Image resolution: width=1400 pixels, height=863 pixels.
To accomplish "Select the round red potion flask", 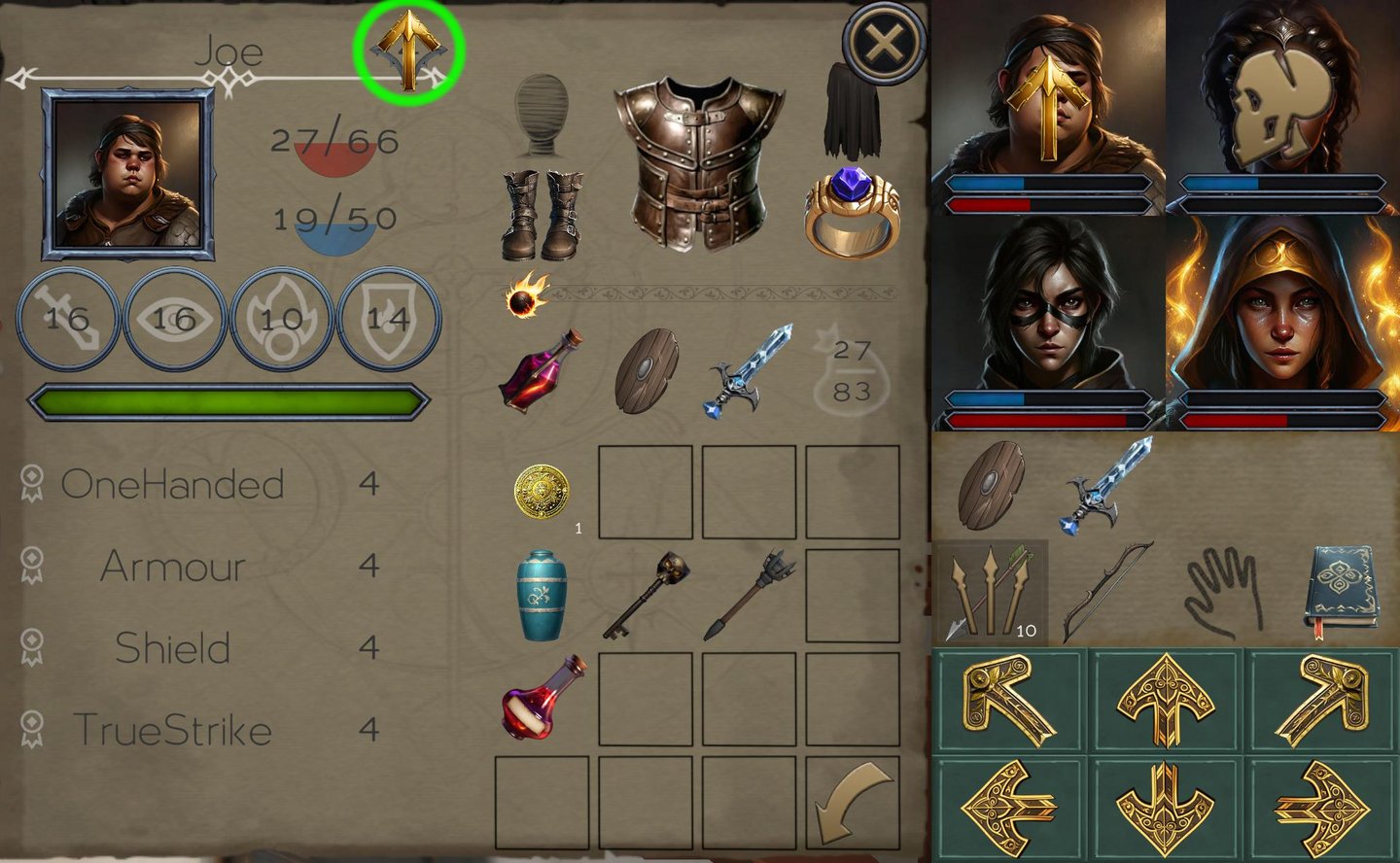I will click(542, 698).
